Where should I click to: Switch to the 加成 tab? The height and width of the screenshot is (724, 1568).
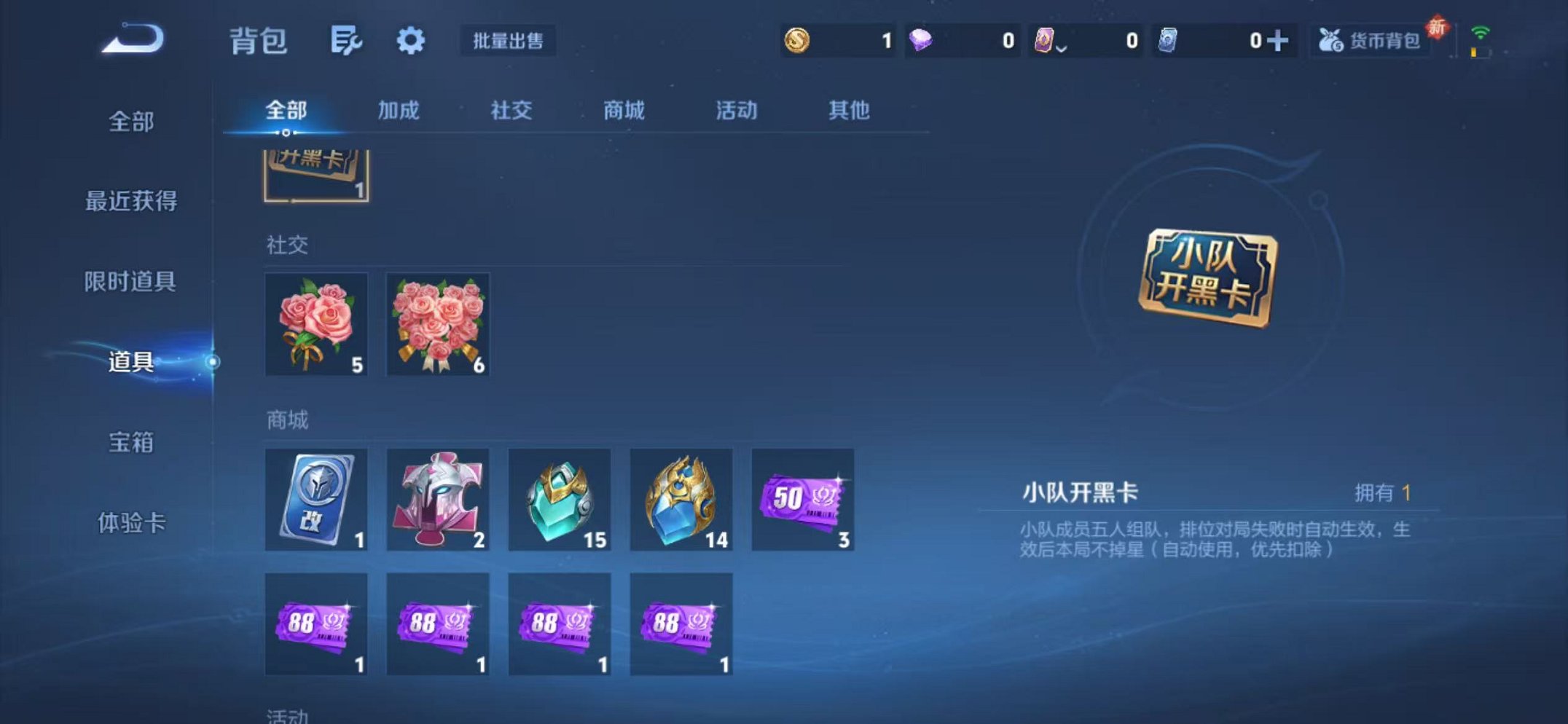(400, 111)
